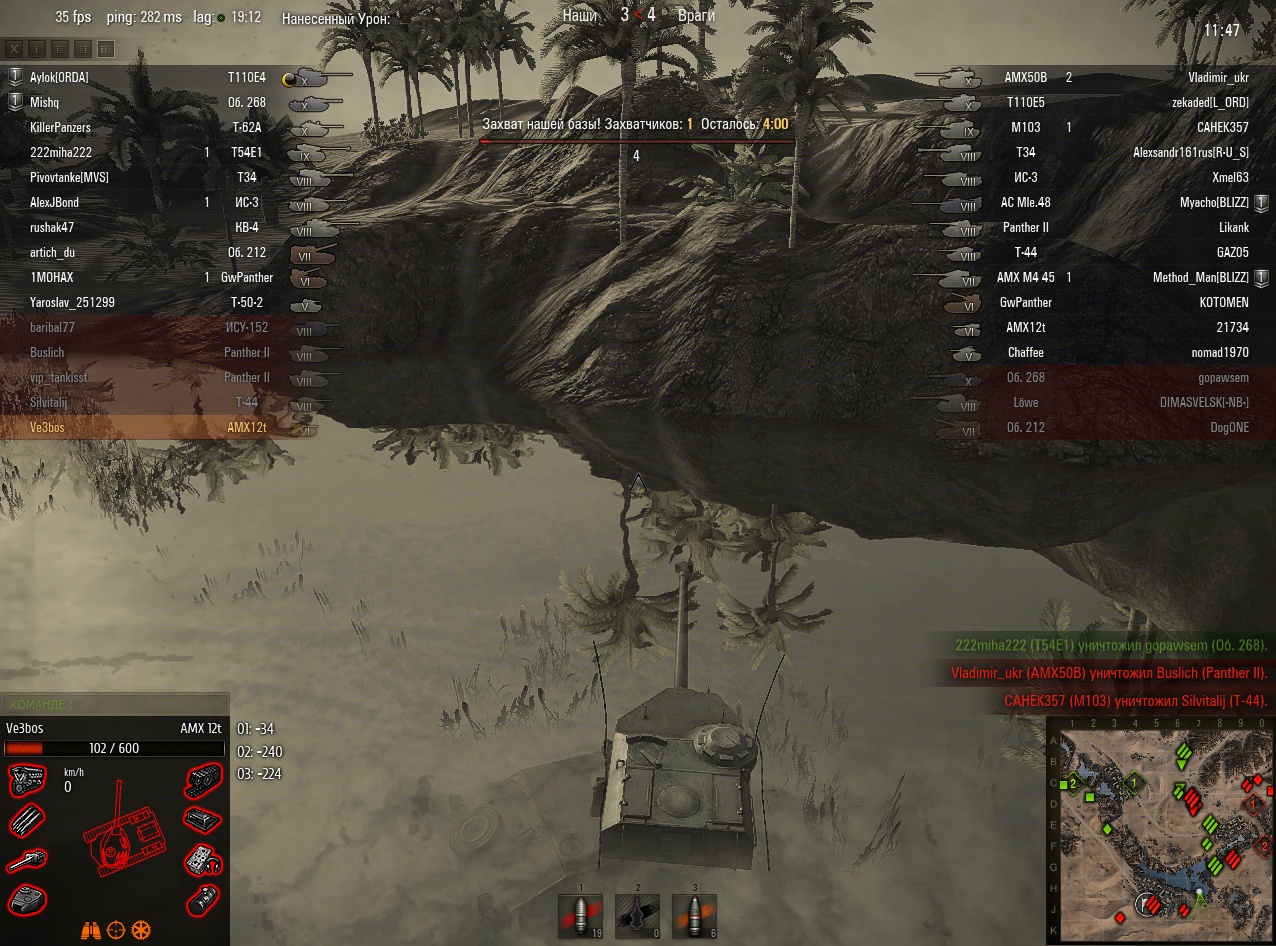Switch to the highlighted full player panel mode
The width and height of the screenshot is (1276, 946).
click(106, 48)
